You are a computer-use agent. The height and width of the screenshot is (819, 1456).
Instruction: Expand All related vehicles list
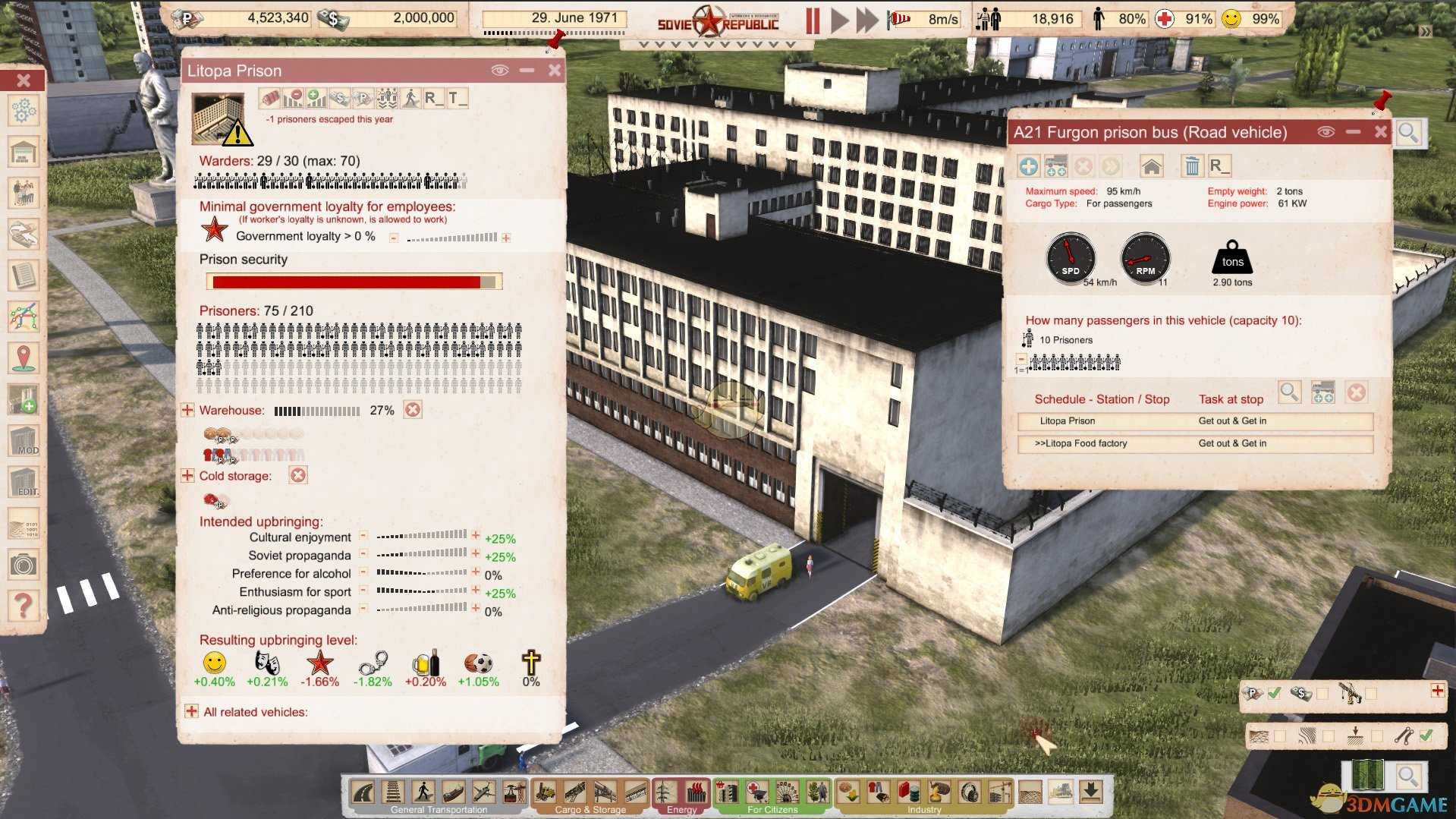pos(191,711)
